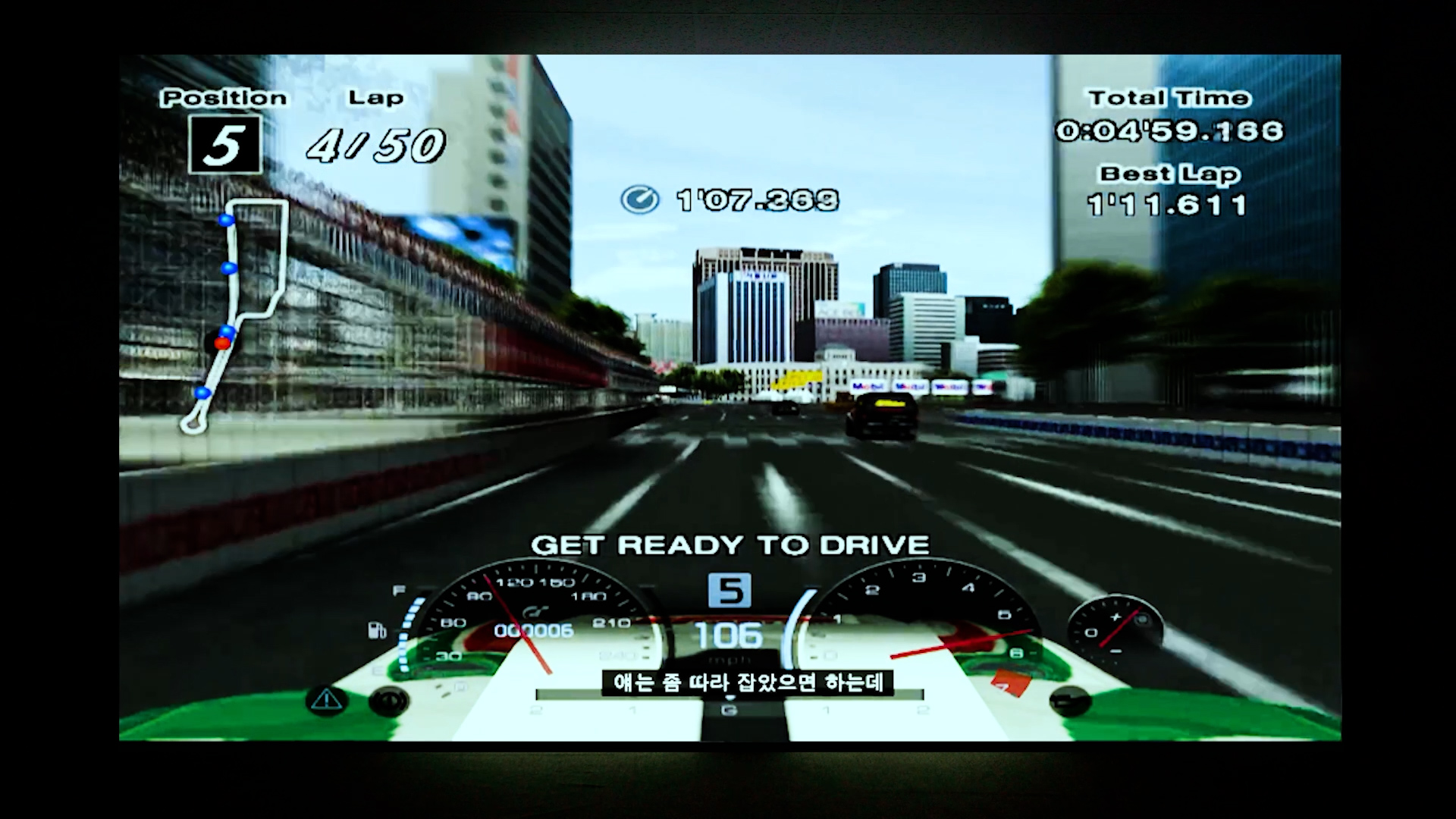The width and height of the screenshot is (1456, 819).
Task: Click the lap stopwatch icon
Action: tap(639, 200)
